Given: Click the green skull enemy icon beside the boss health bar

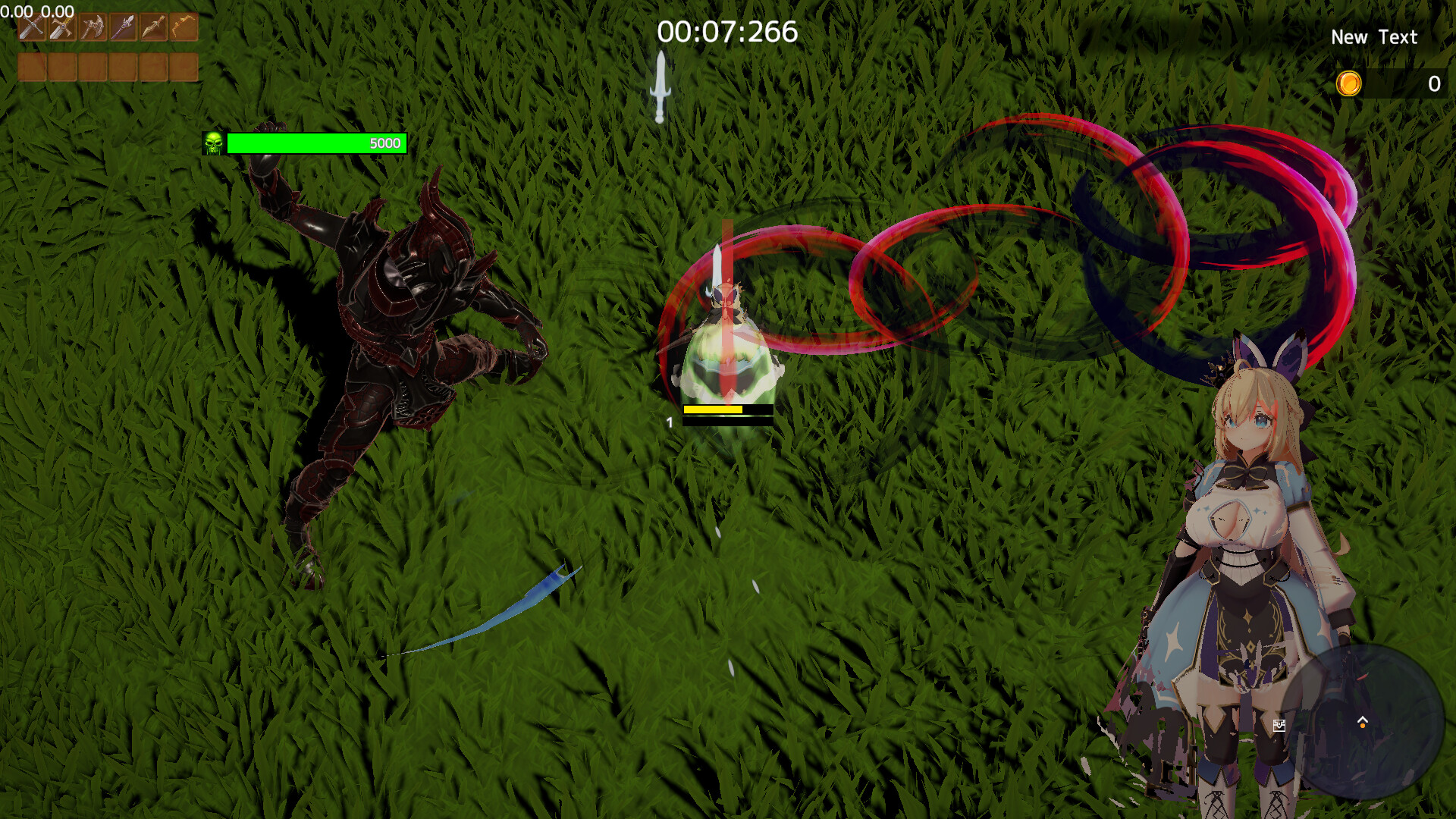Looking at the screenshot, I should pos(215,143).
